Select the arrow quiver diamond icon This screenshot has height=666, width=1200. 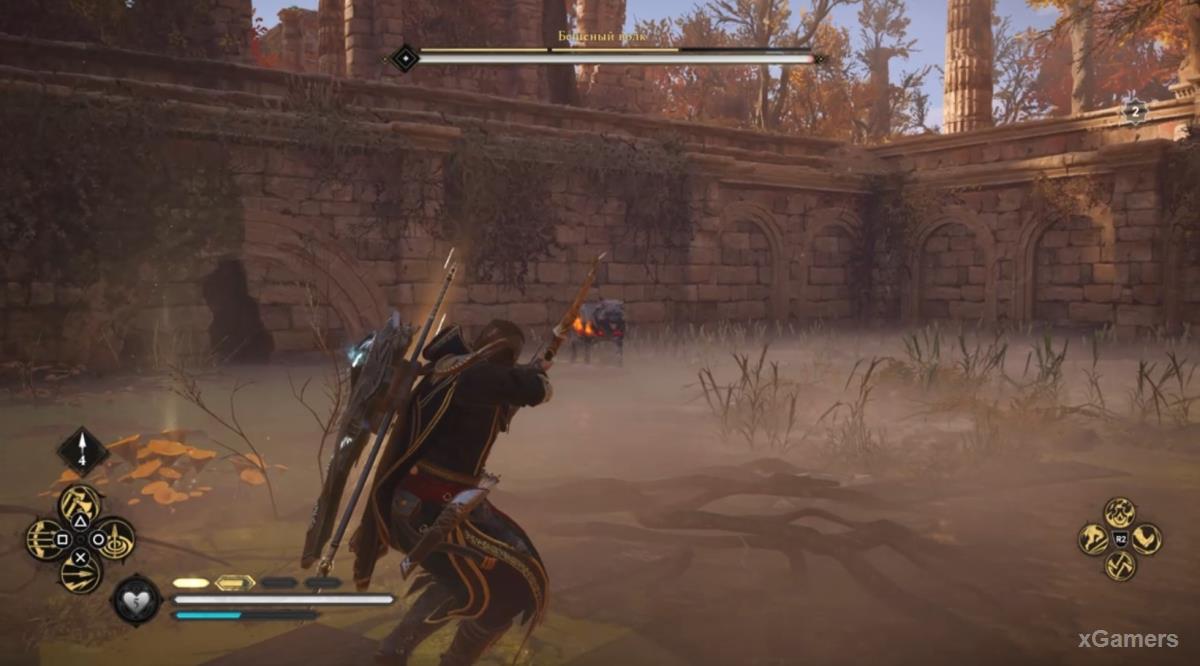(x=82, y=450)
